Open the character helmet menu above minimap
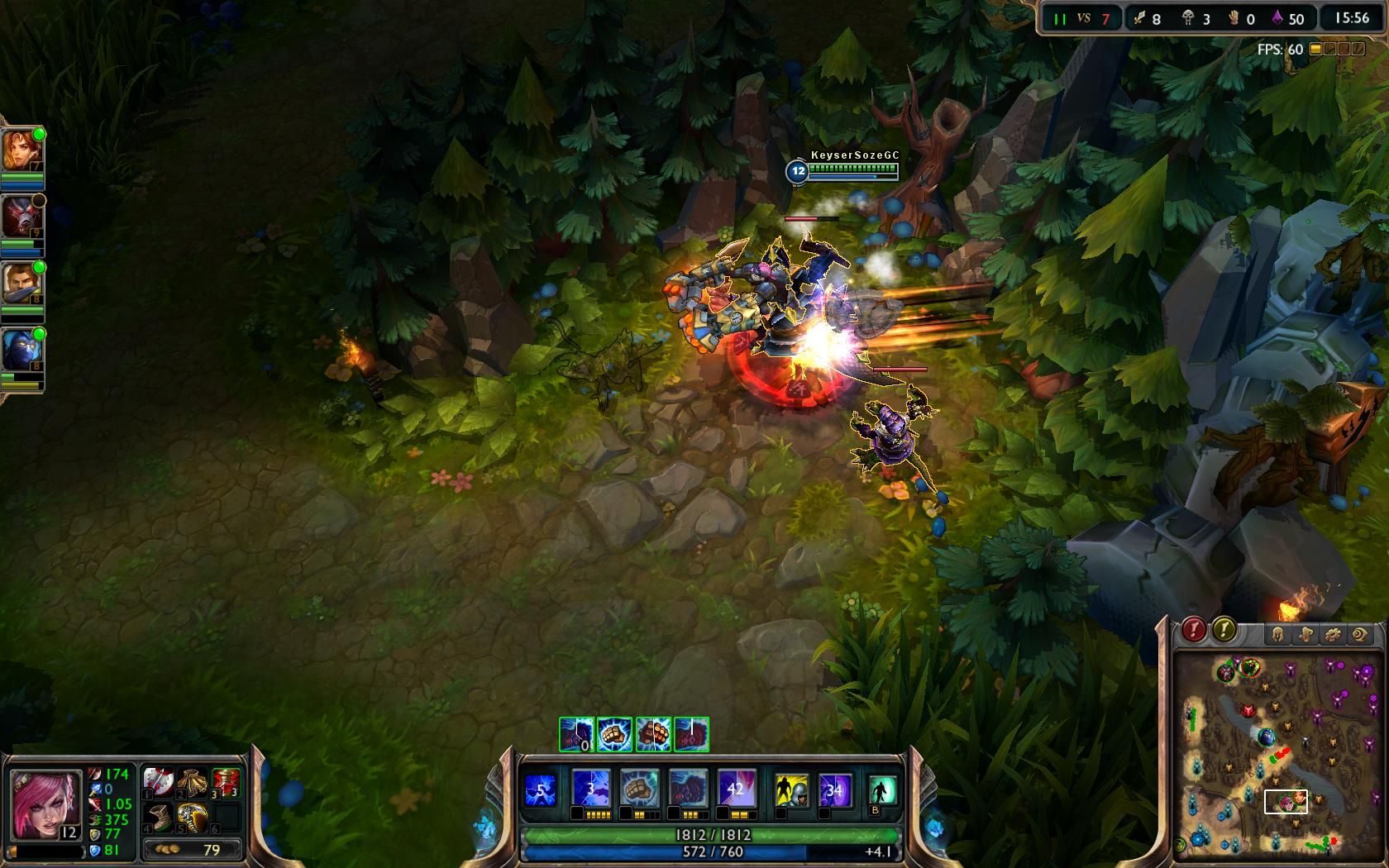The height and width of the screenshot is (868, 1389). pyautogui.click(x=1277, y=635)
